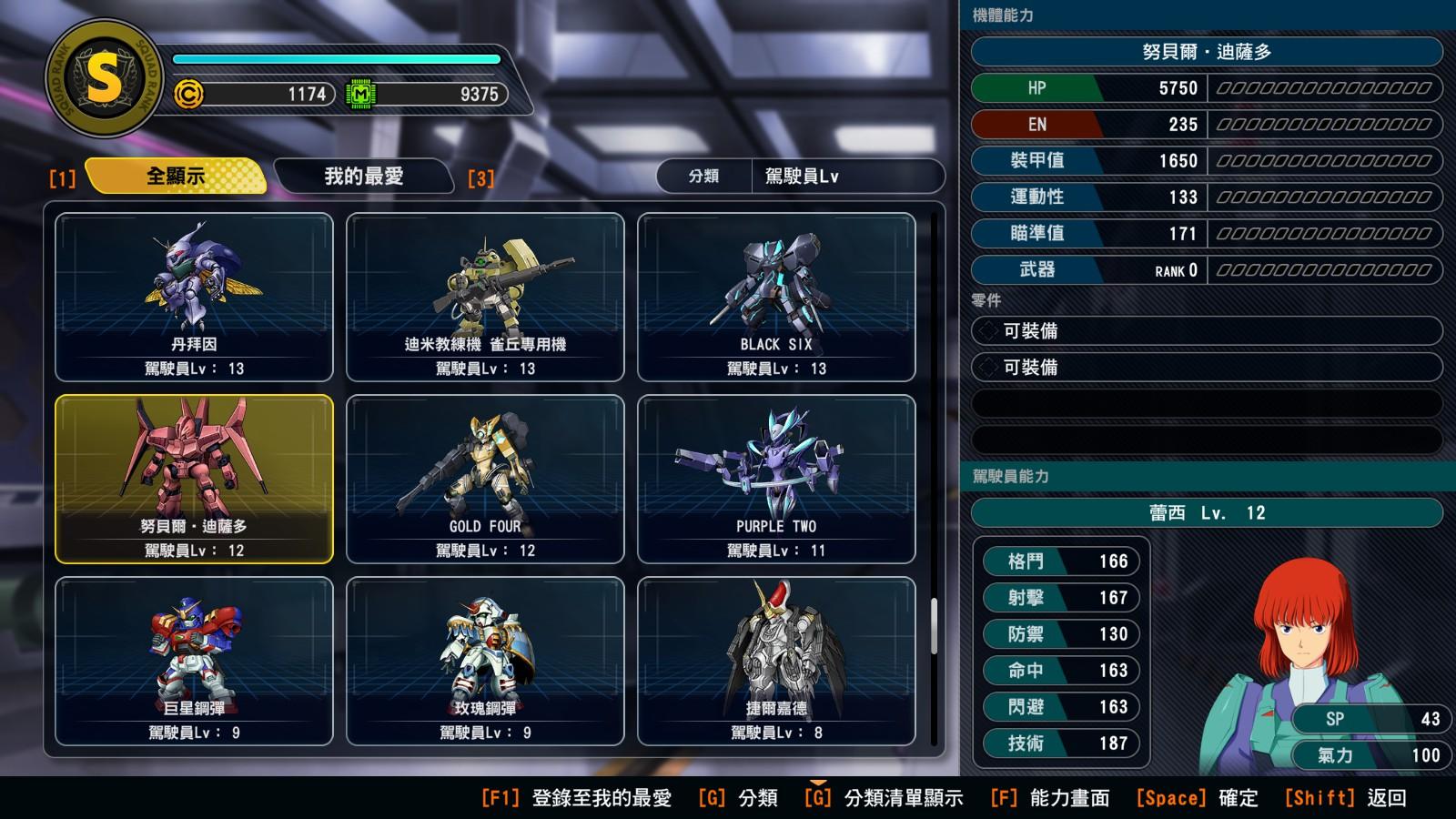This screenshot has width=1456, height=819.
Task: Select the GOLD FOUR unit tile
Action: point(485,479)
